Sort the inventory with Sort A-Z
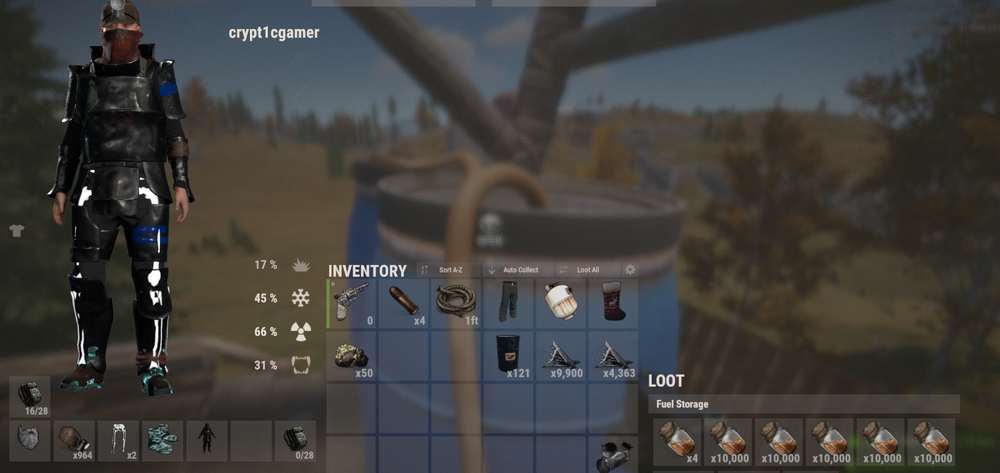The image size is (1000, 473). (447, 270)
